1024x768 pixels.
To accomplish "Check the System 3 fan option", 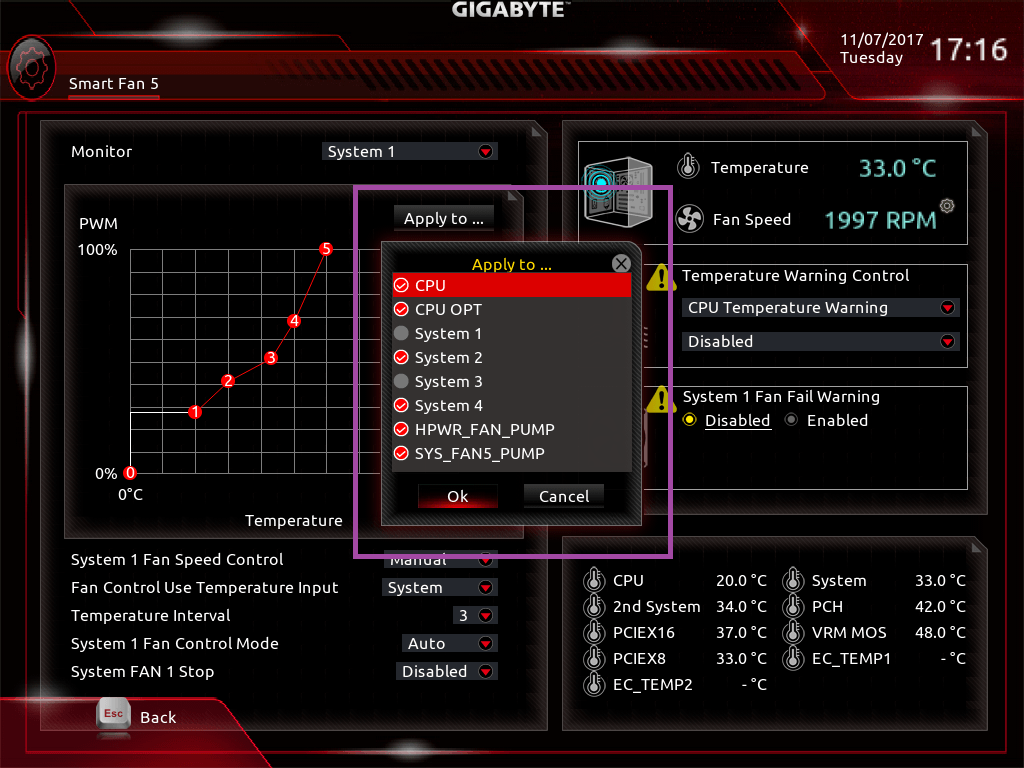I will tap(402, 382).
